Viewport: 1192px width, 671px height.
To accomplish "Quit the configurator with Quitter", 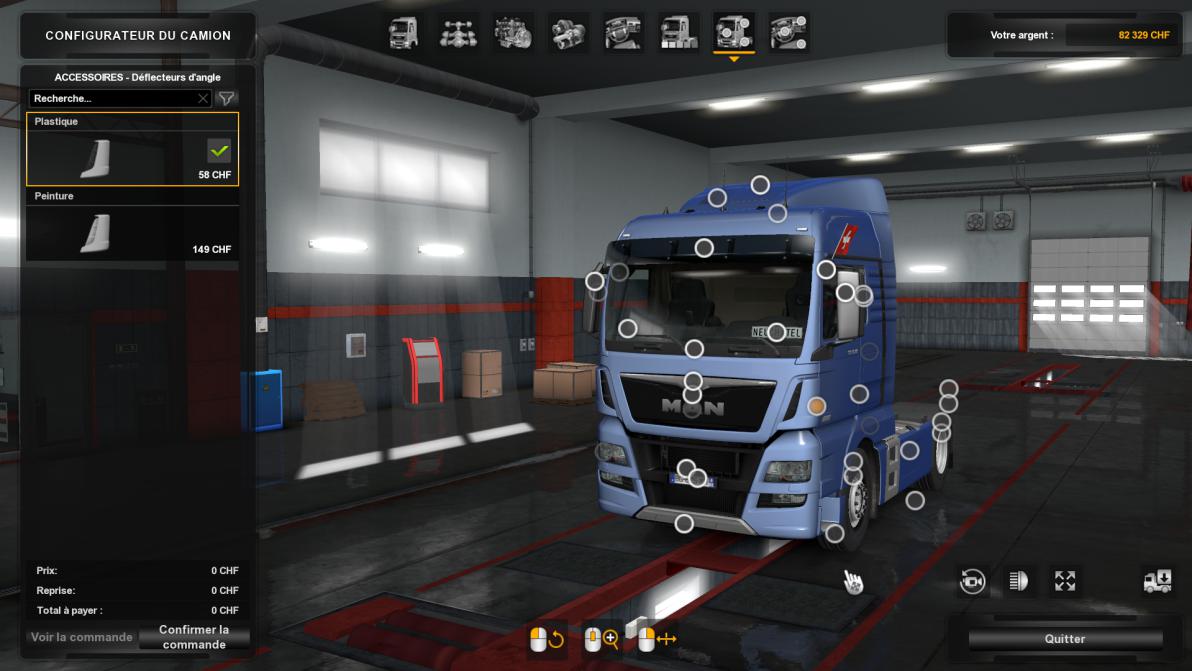I will pos(1065,639).
